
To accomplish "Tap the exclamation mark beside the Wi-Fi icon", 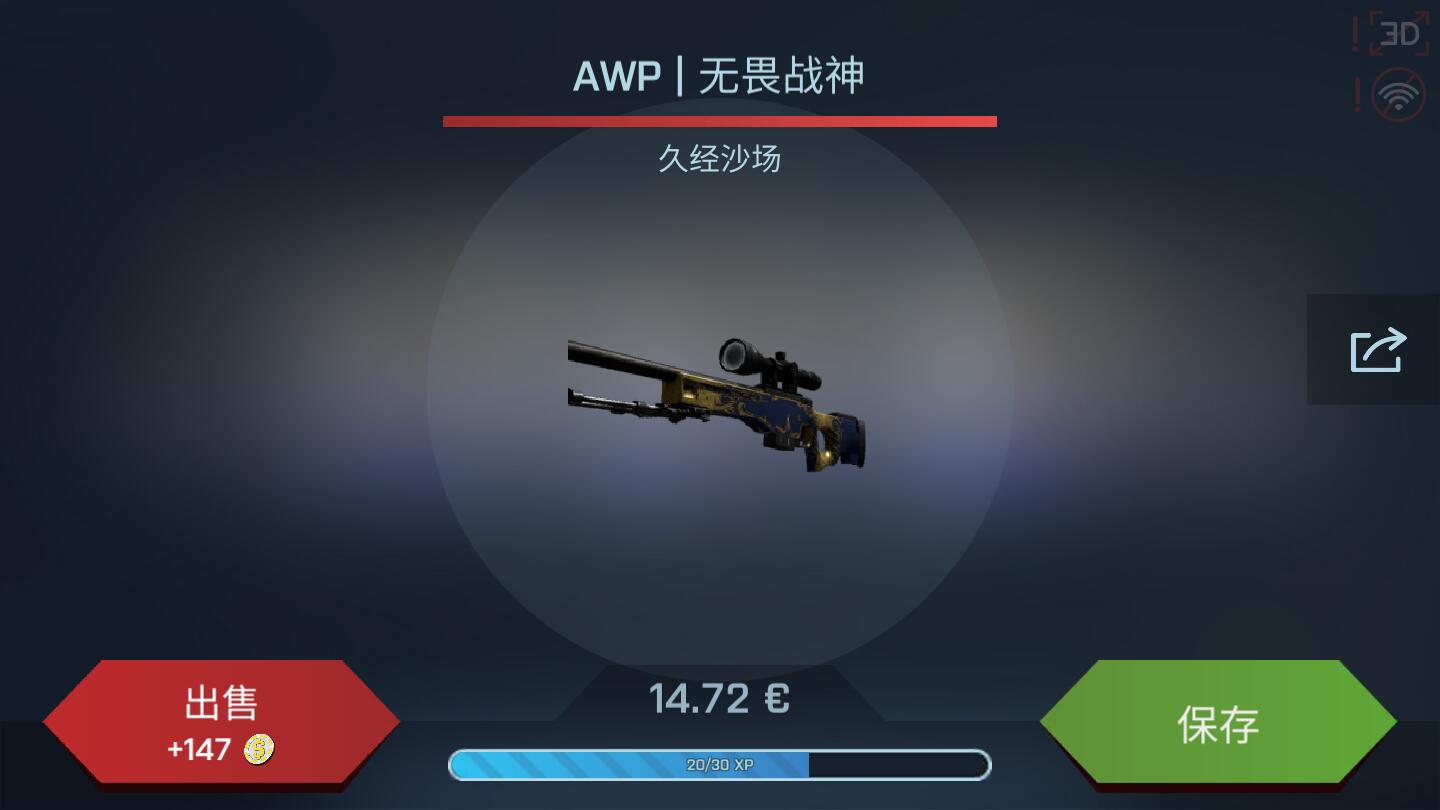I will [1358, 92].
